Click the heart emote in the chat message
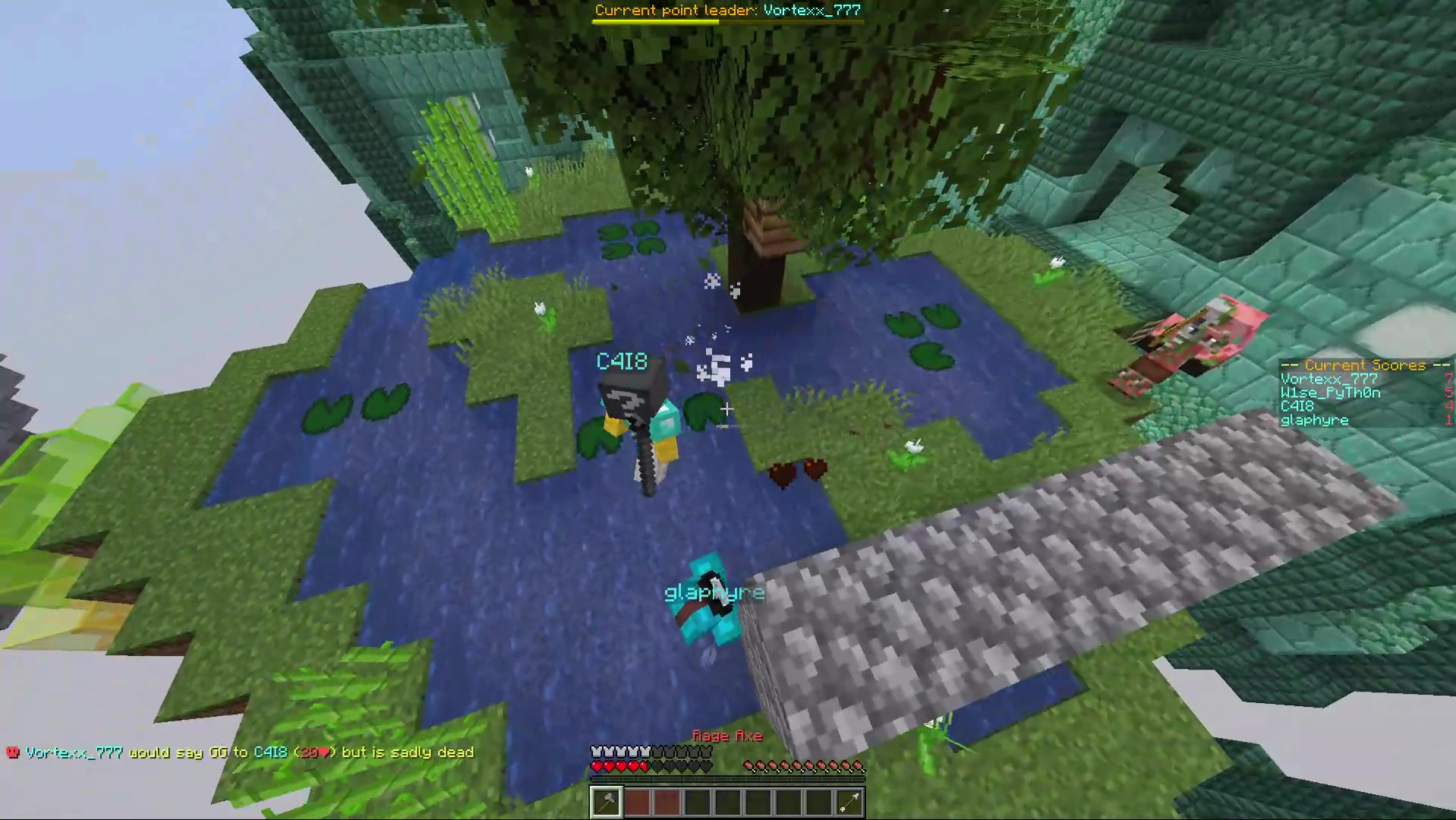This screenshot has width=1456, height=820. pyautogui.click(x=323, y=752)
